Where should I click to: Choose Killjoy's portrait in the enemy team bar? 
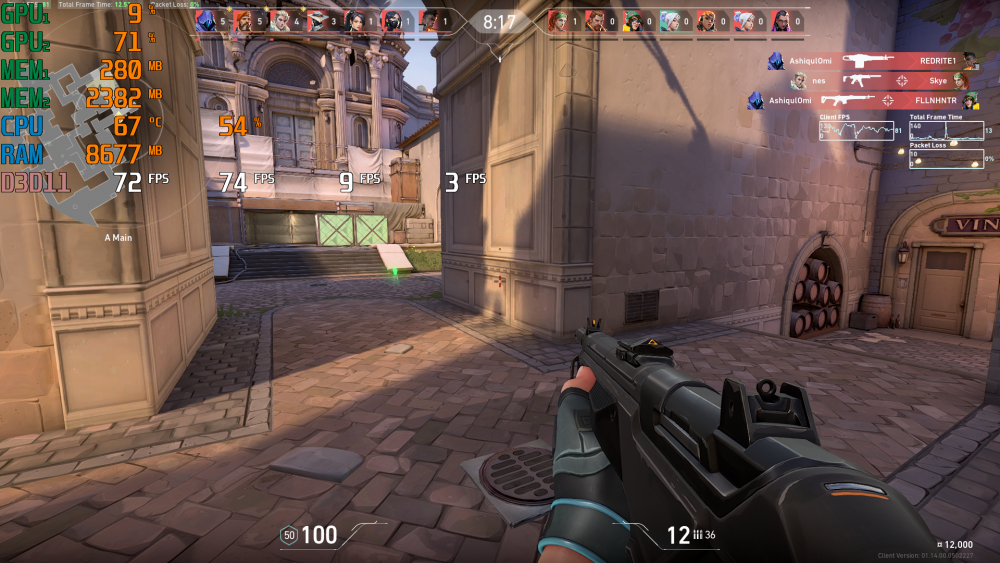click(x=633, y=20)
